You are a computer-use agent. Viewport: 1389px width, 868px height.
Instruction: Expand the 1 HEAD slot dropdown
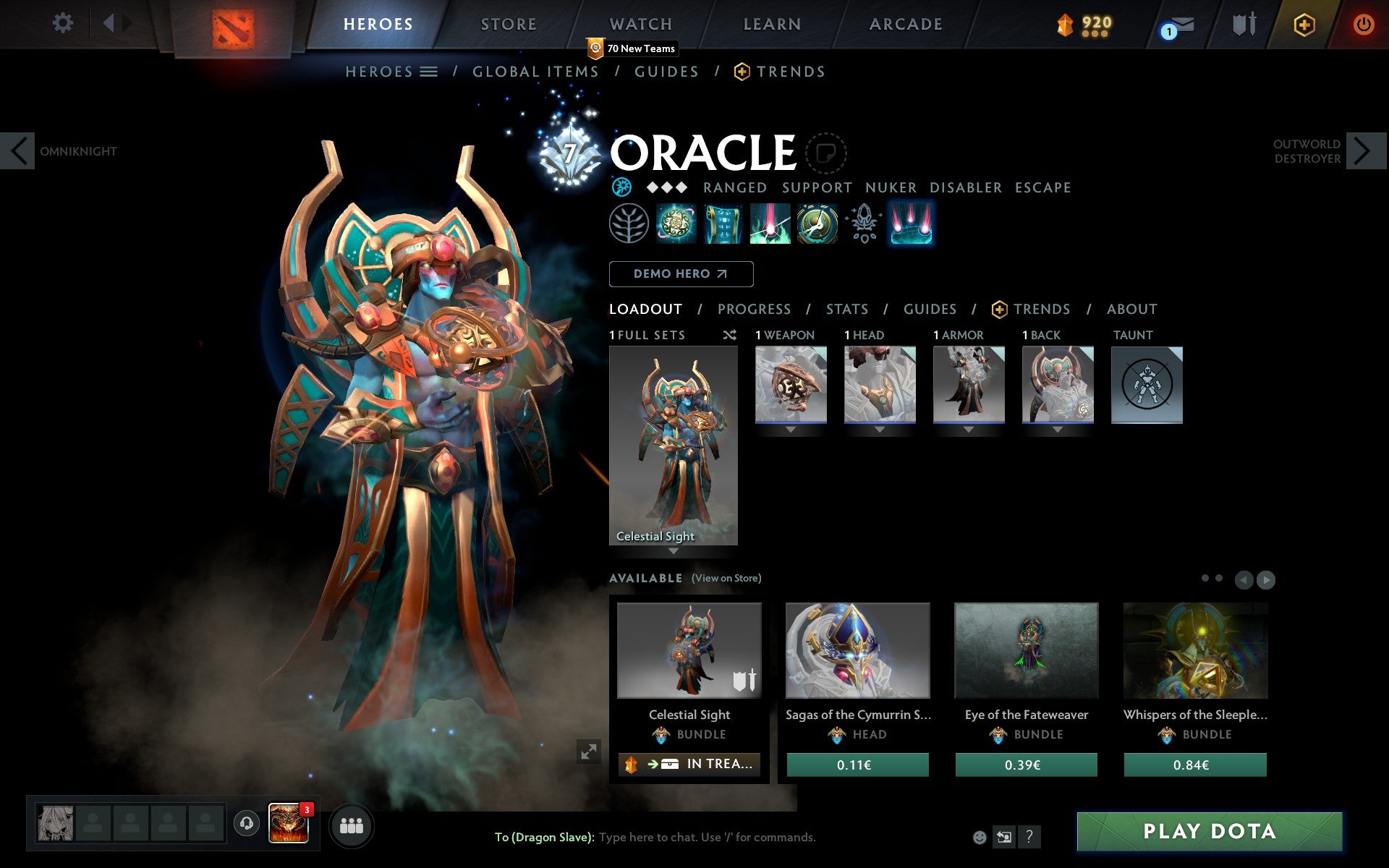coord(880,430)
